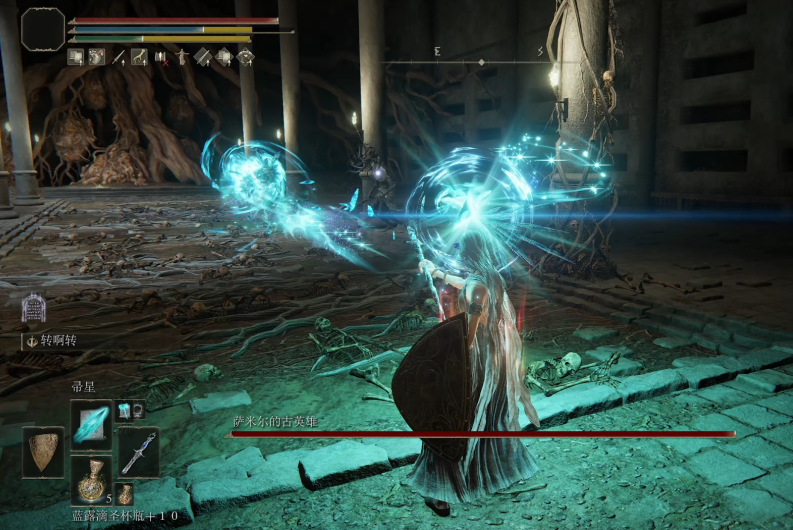The image size is (793, 530).
Task: Click the sword-with-arrow buff status icon
Action: [119, 57]
